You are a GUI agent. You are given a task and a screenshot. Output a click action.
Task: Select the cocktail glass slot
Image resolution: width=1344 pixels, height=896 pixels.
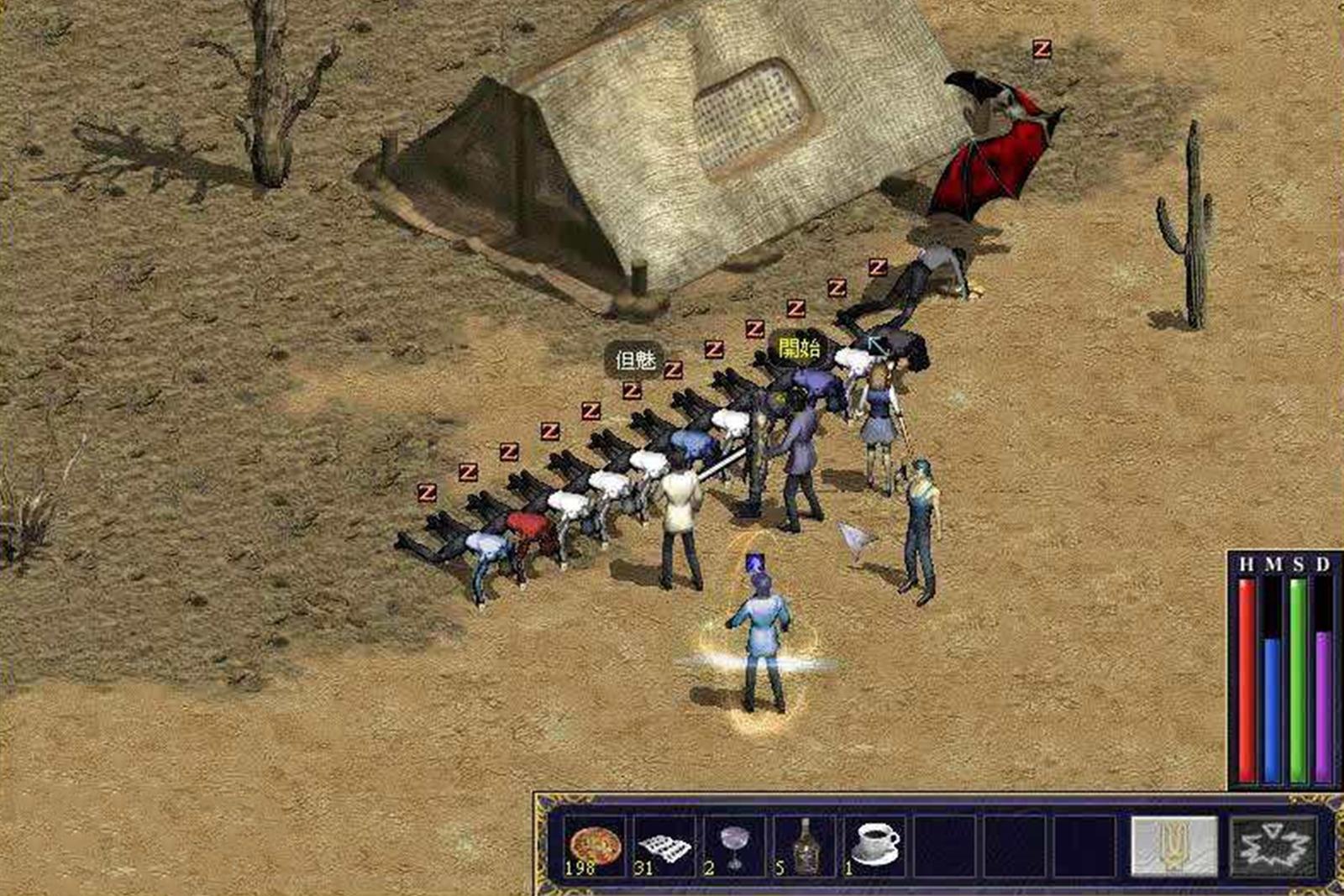[733, 846]
